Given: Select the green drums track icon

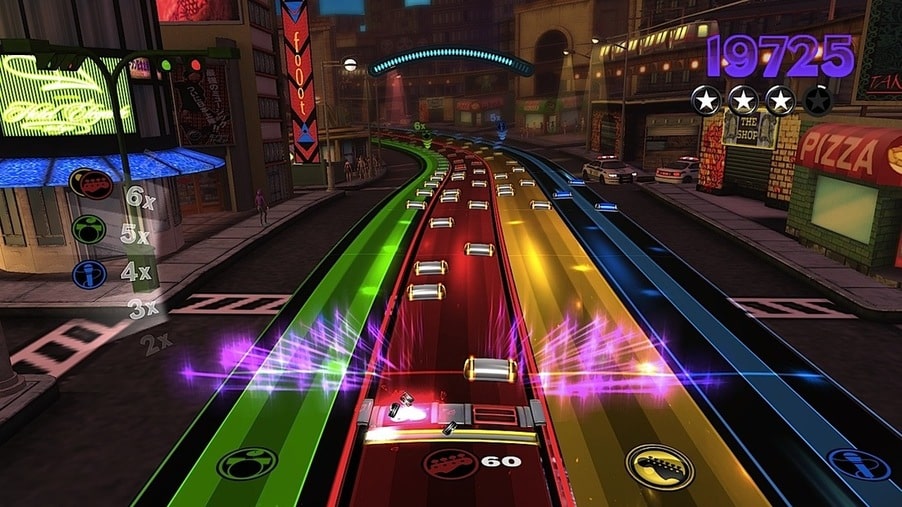Looking at the screenshot, I should 246,463.
